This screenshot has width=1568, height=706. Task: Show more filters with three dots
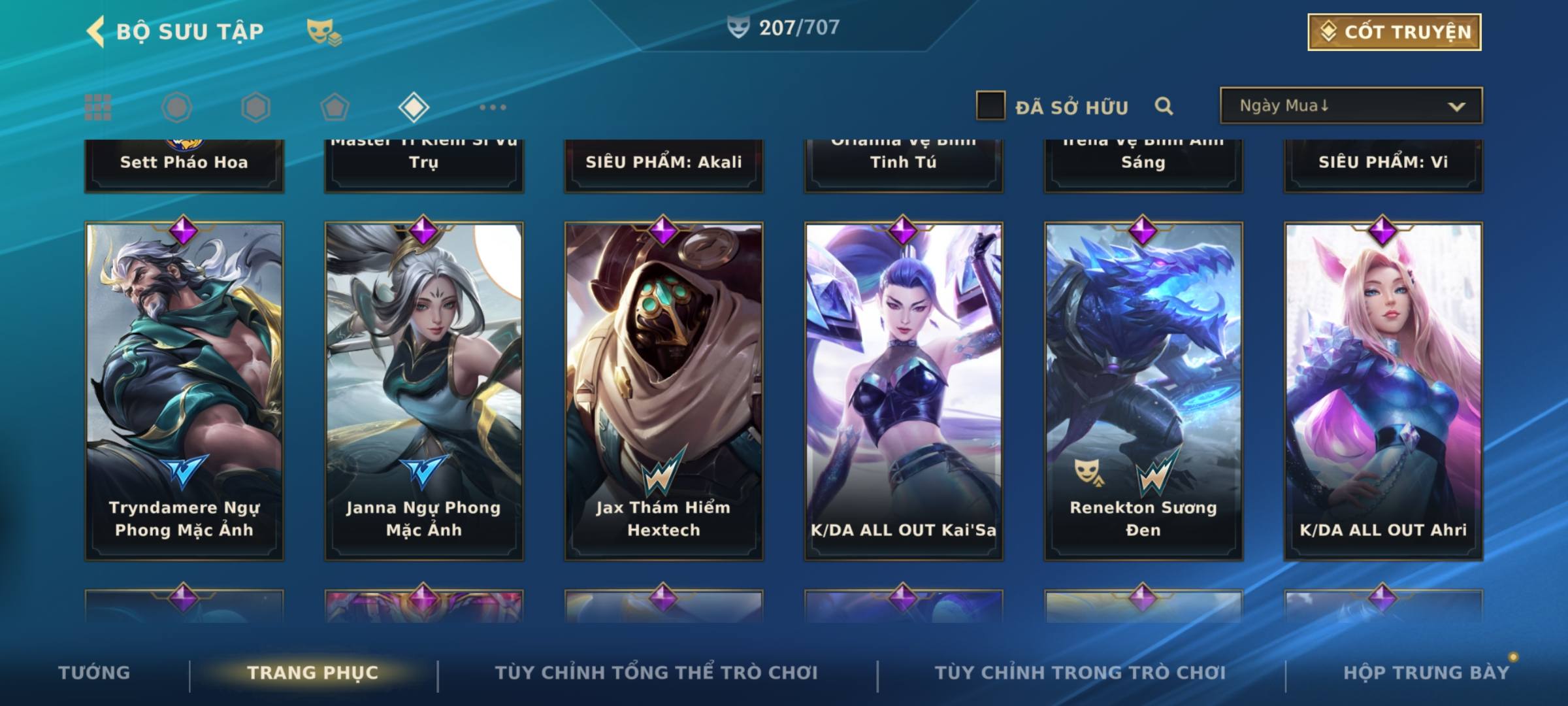point(493,107)
